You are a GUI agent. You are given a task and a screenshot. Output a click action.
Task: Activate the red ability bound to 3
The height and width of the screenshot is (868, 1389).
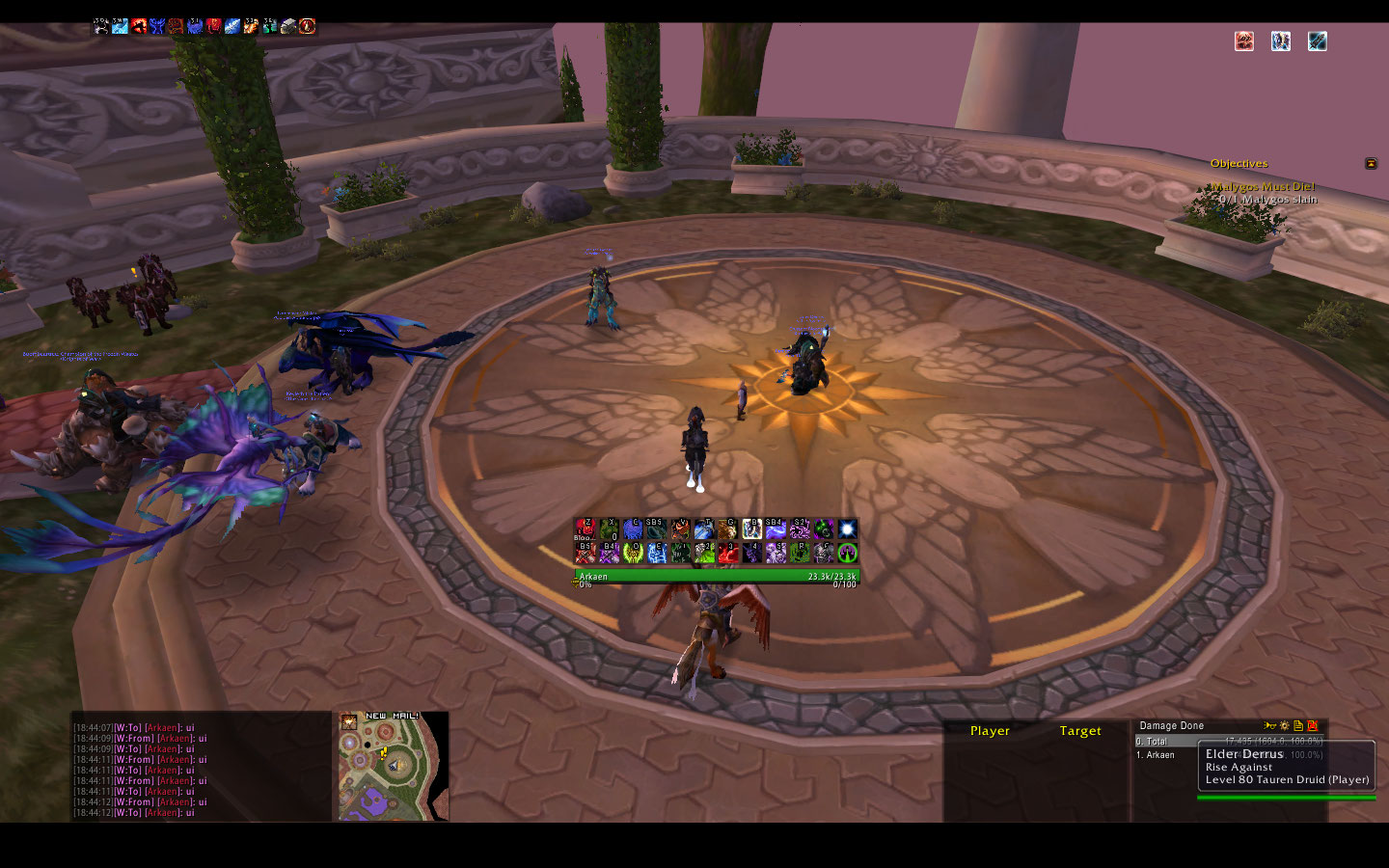coord(728,553)
